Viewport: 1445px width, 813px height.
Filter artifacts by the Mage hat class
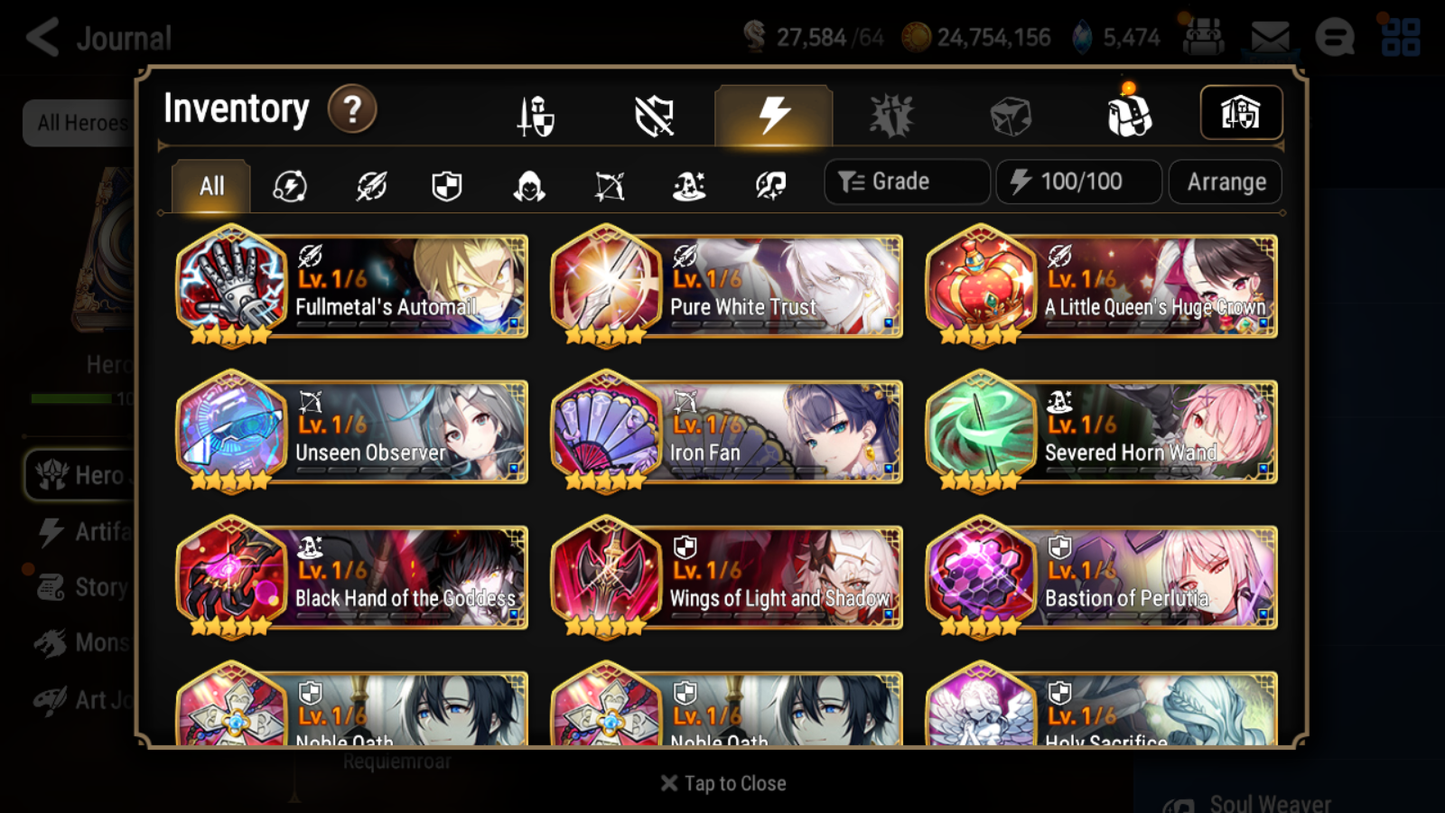[x=689, y=182]
